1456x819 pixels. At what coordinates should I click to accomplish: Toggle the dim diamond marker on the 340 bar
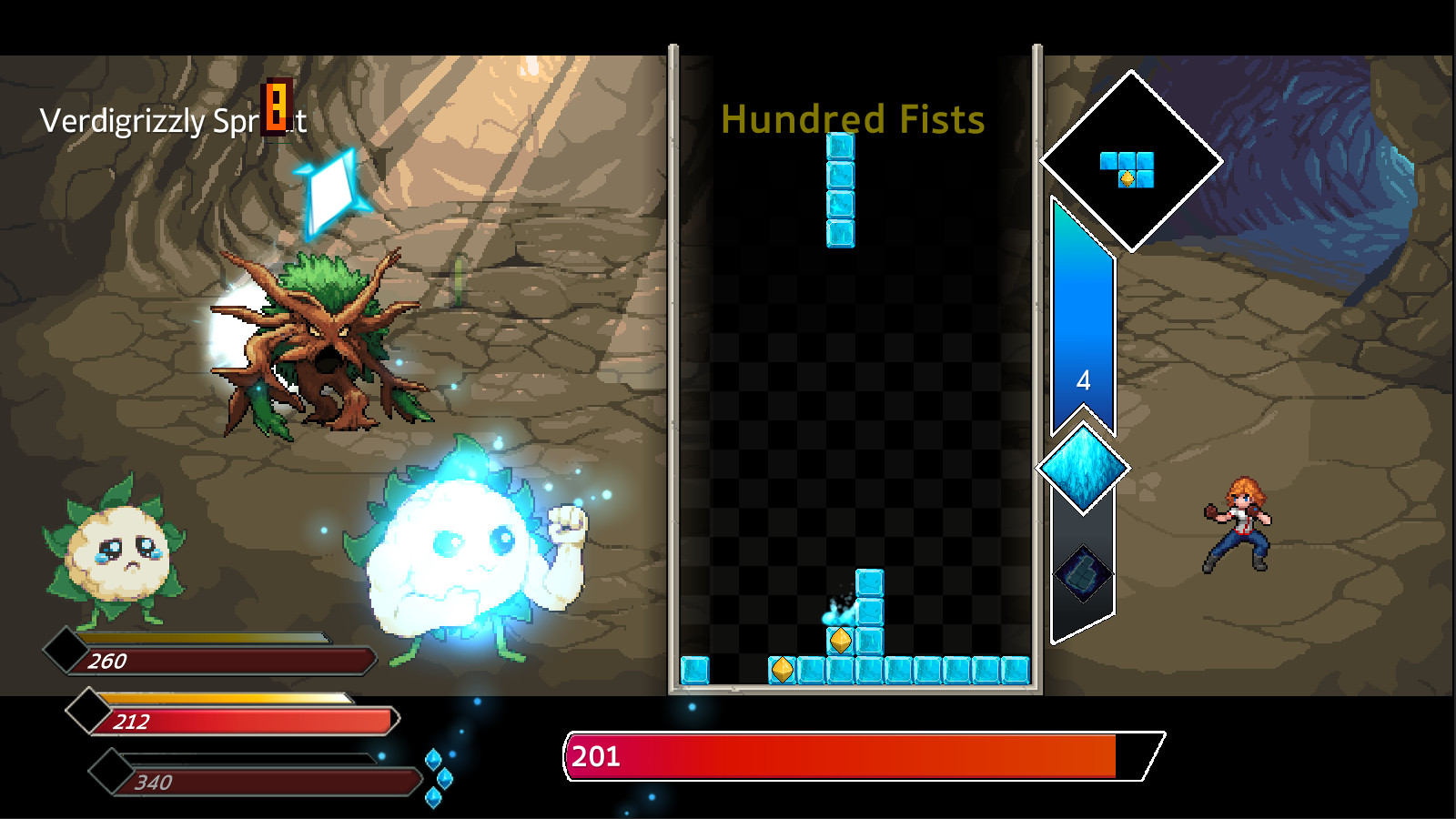(109, 772)
